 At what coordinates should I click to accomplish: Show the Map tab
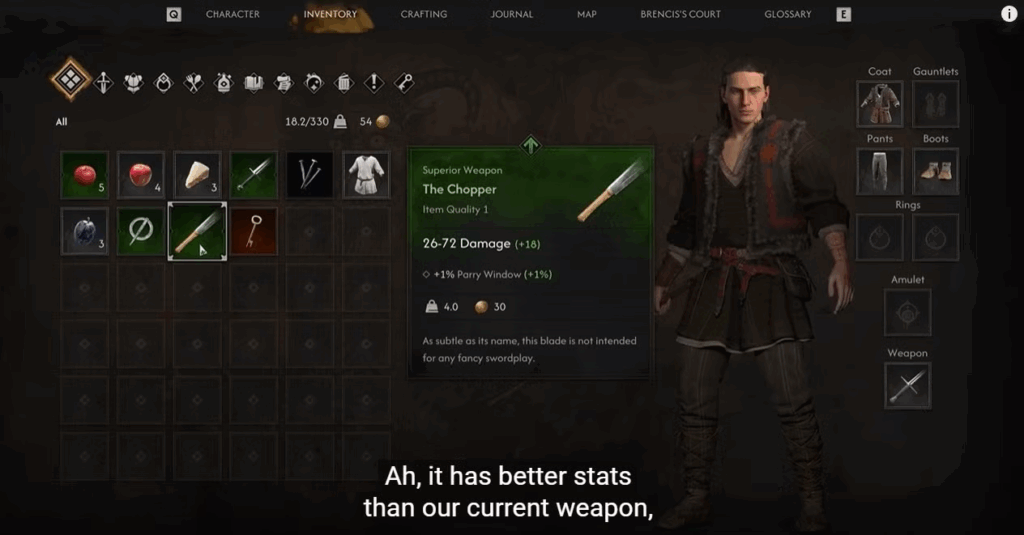point(587,14)
